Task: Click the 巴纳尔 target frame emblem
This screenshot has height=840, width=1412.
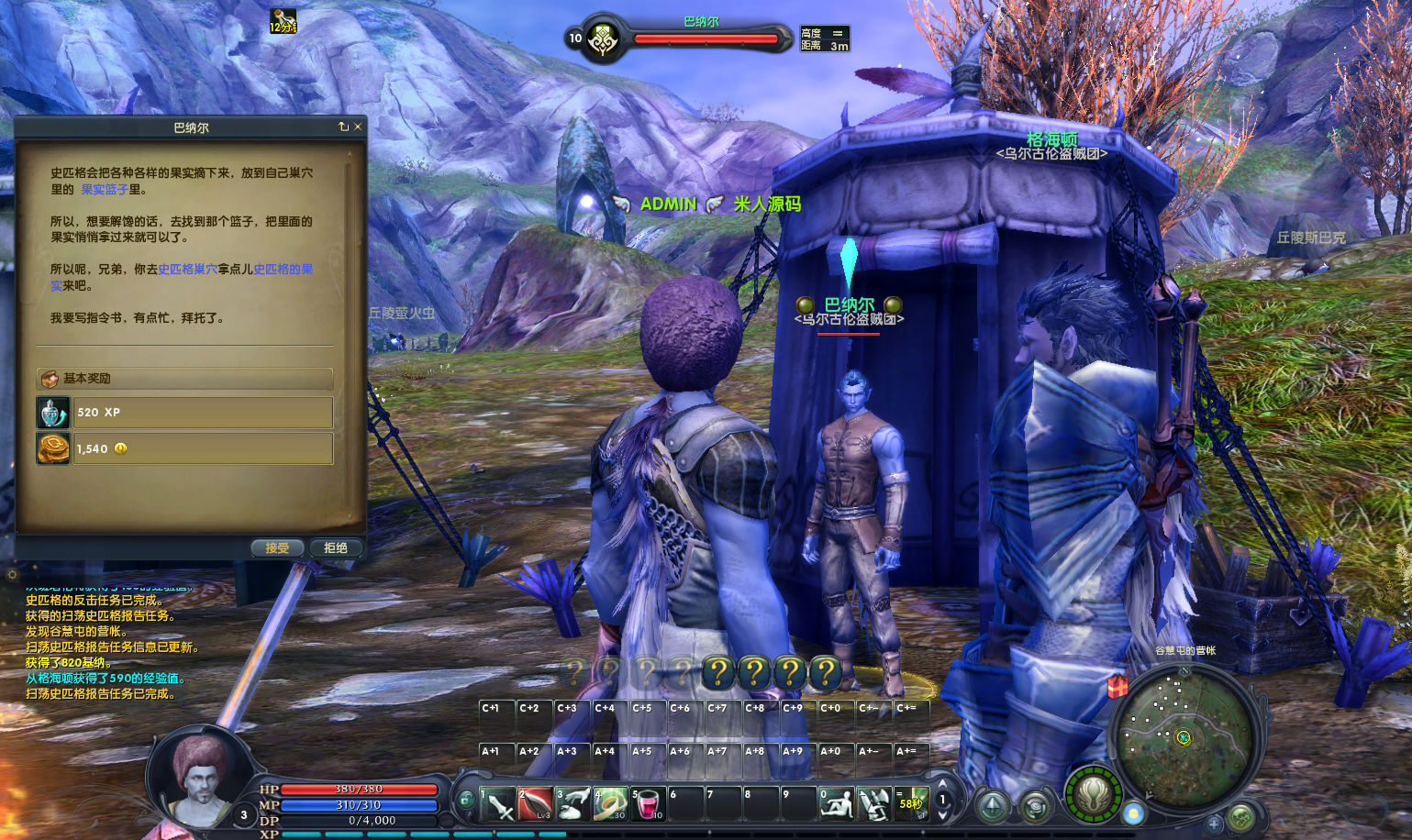Action: tap(603, 39)
